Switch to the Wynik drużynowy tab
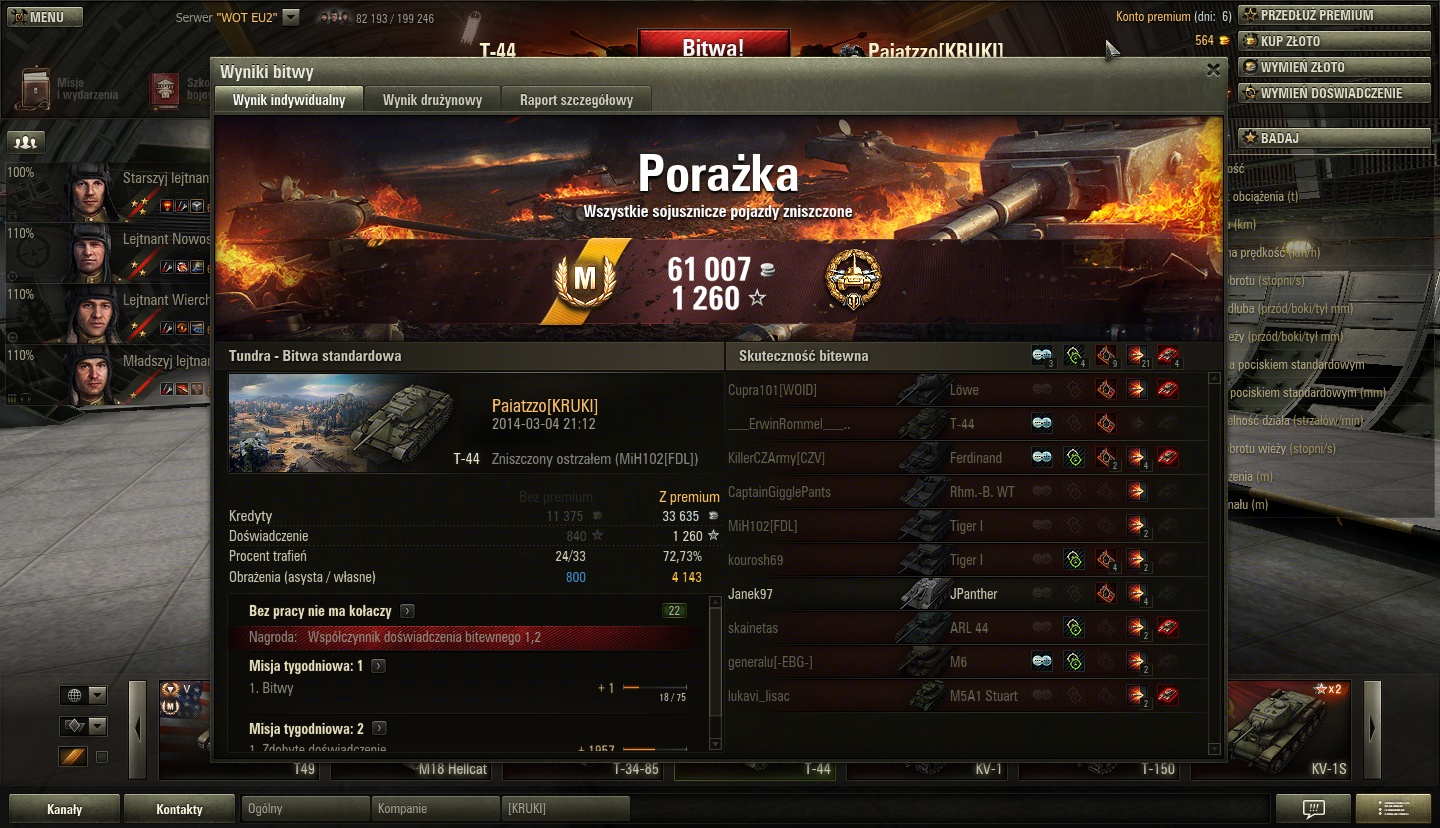The height and width of the screenshot is (828, 1440). [x=432, y=100]
